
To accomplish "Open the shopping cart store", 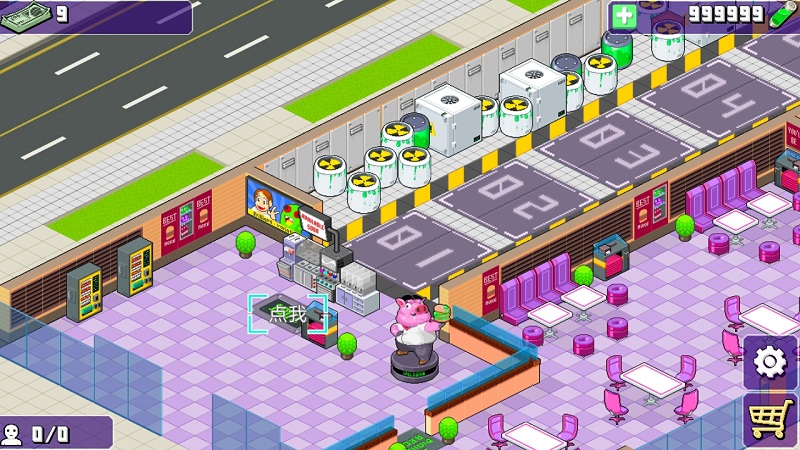I will pos(771,420).
